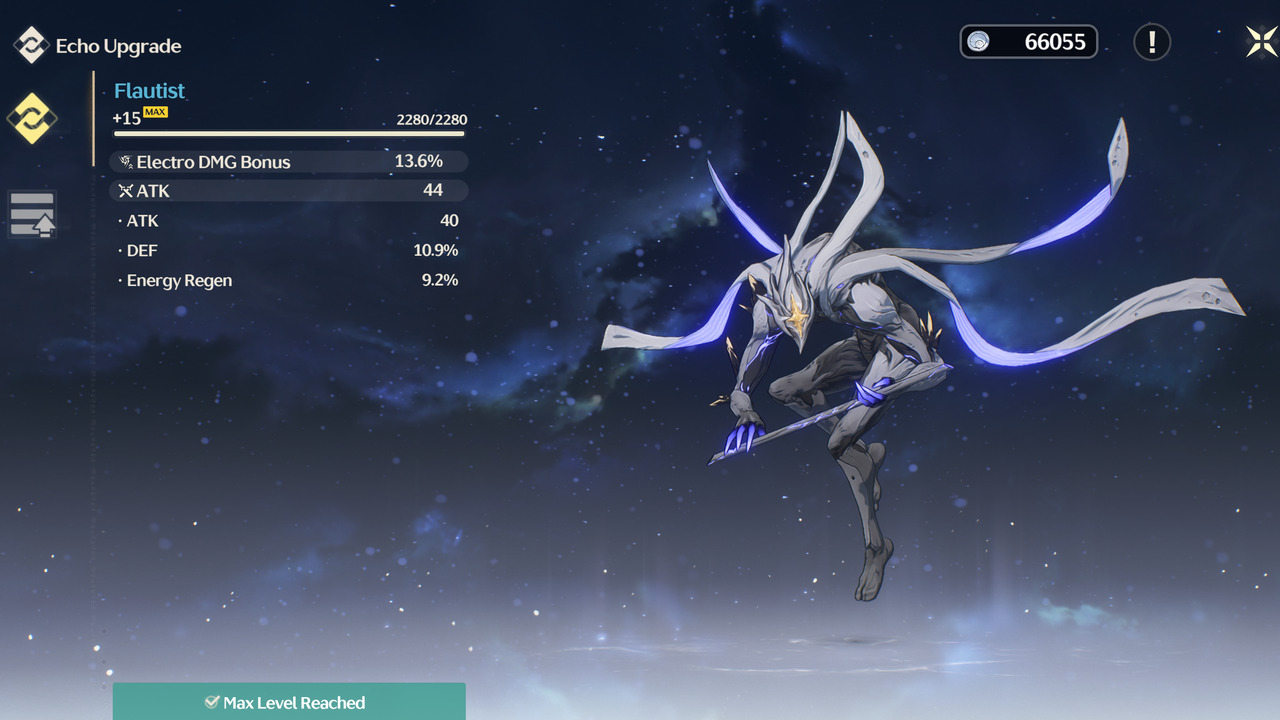Close the Echo Upgrade screen

pyautogui.click(x=1260, y=42)
